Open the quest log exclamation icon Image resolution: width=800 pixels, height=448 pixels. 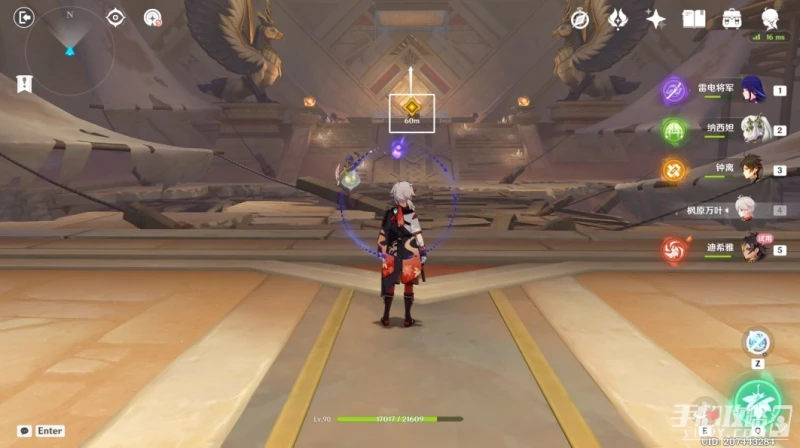click(x=22, y=85)
